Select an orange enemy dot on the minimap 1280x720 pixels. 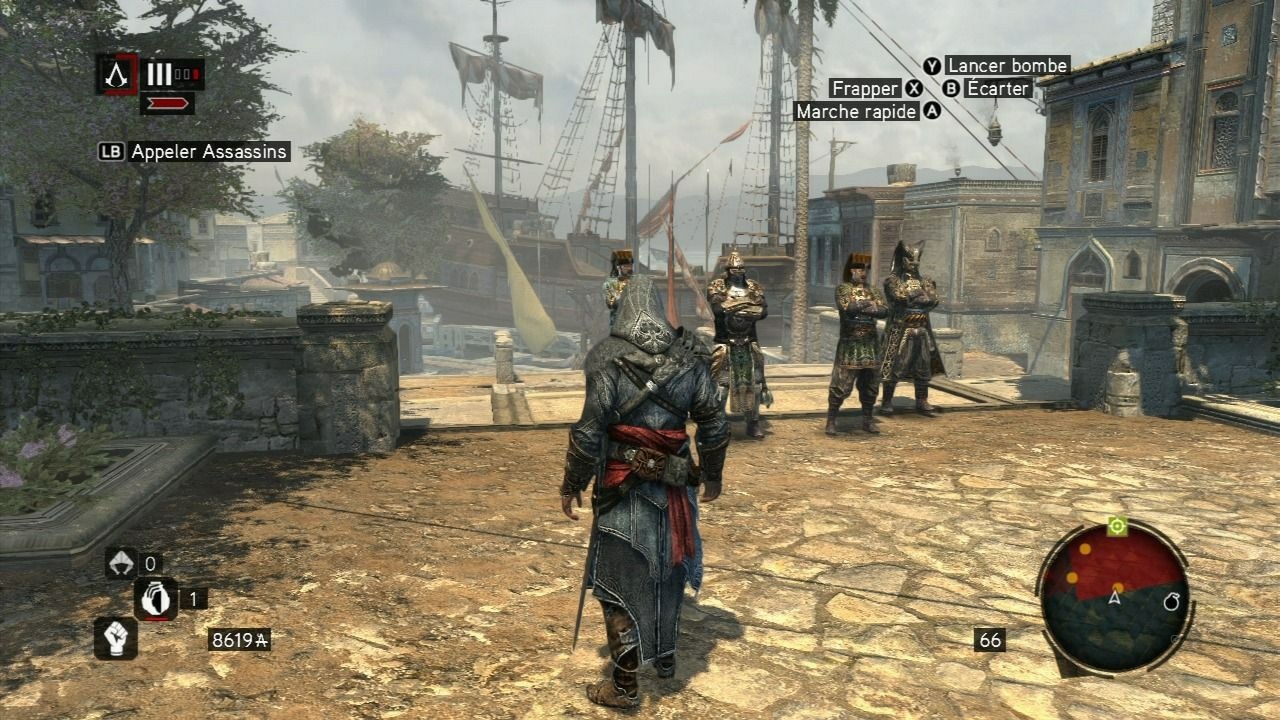click(x=1085, y=549)
